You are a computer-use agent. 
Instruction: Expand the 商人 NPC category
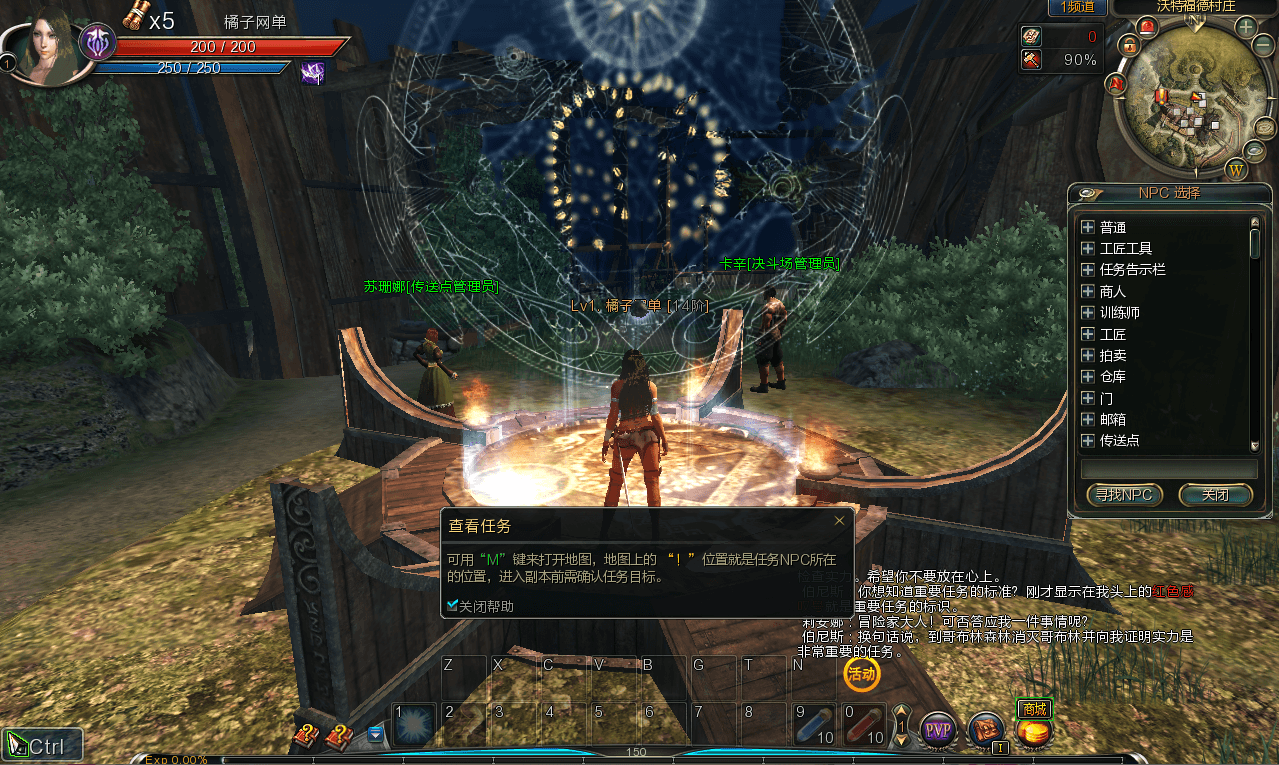(1087, 291)
